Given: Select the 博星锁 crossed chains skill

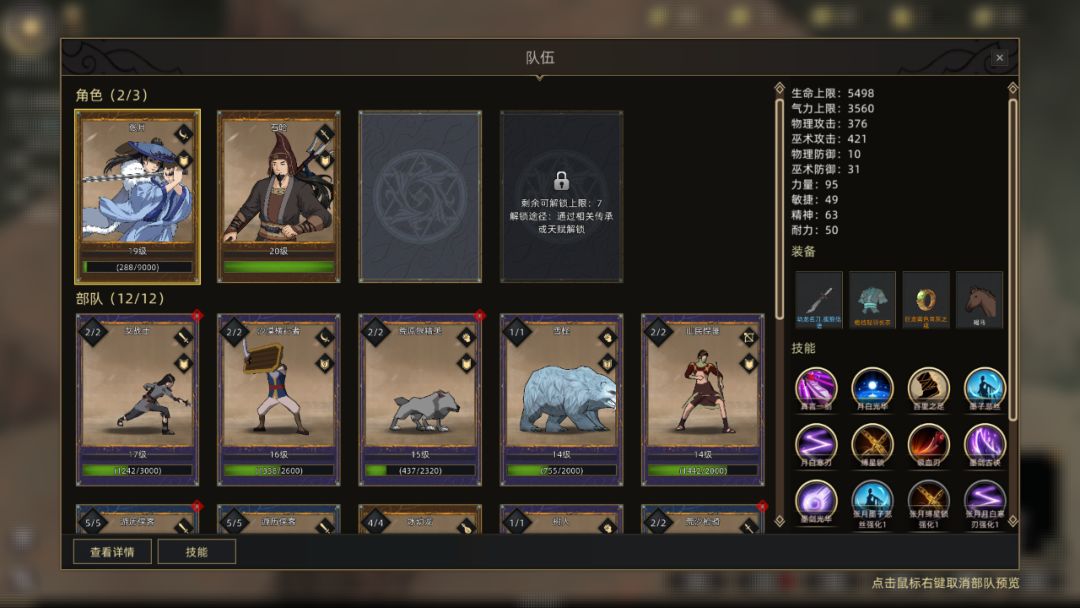Looking at the screenshot, I should [872, 444].
